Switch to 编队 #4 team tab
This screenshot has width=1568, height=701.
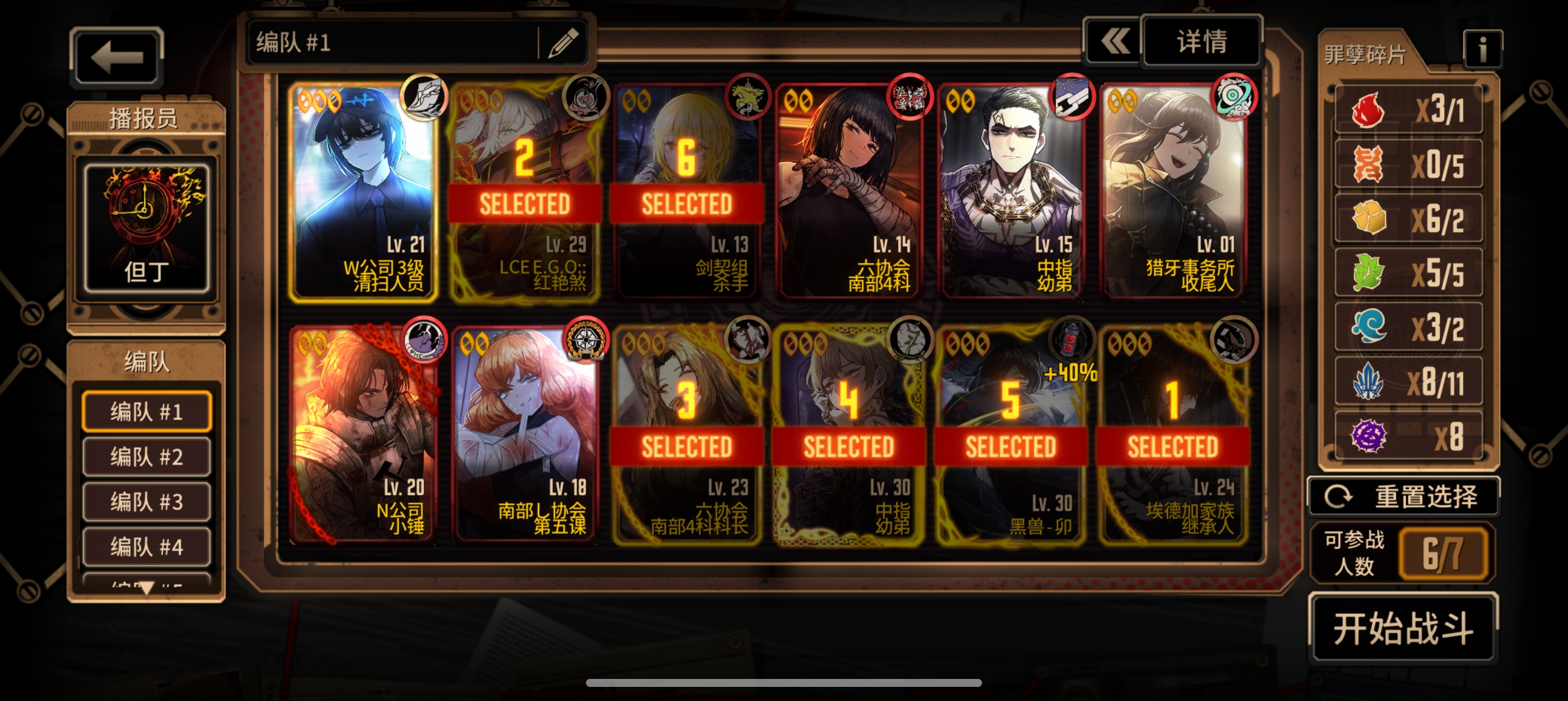coord(147,547)
